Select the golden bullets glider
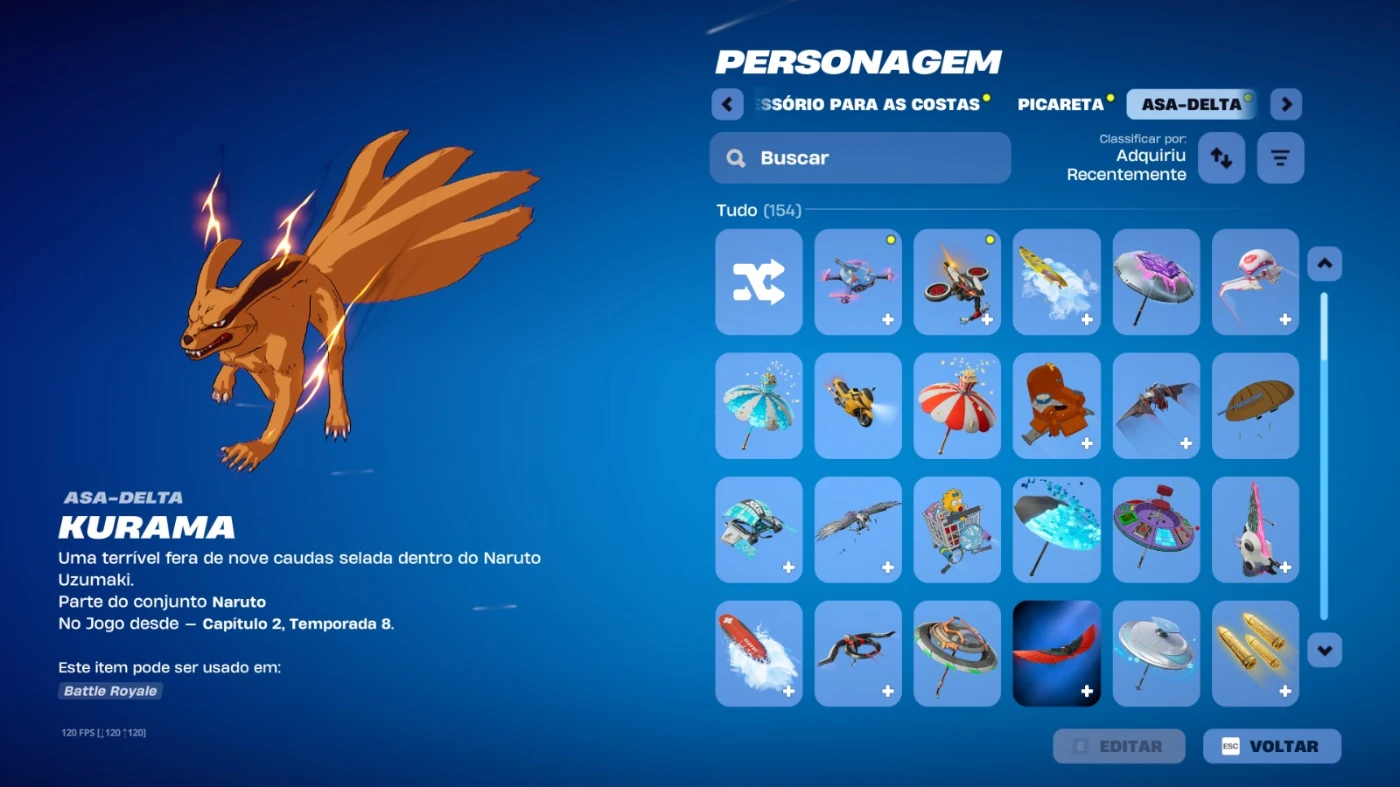Viewport: 1400px width, 787px height. point(1255,653)
